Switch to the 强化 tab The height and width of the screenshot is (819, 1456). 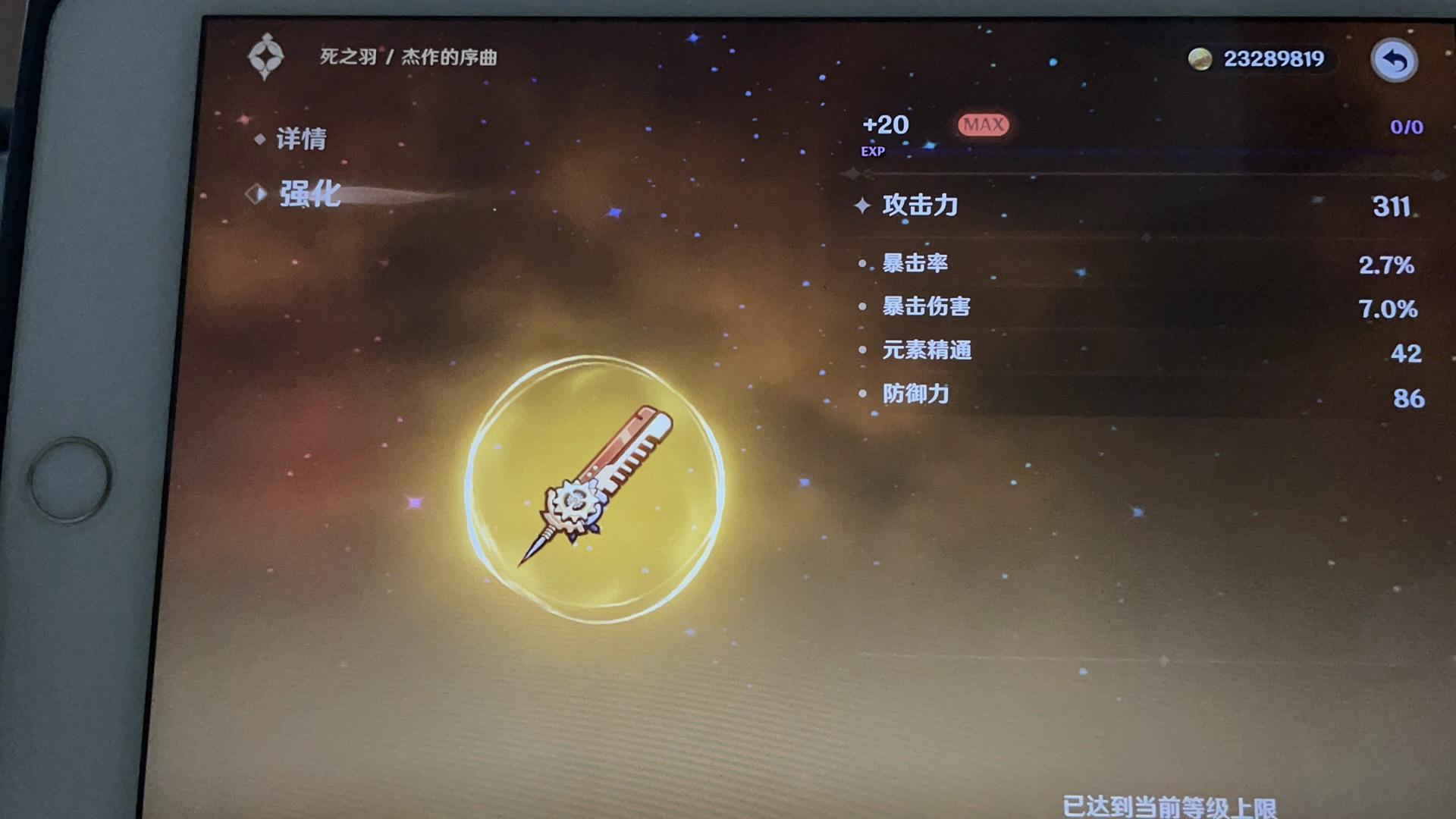tap(312, 195)
